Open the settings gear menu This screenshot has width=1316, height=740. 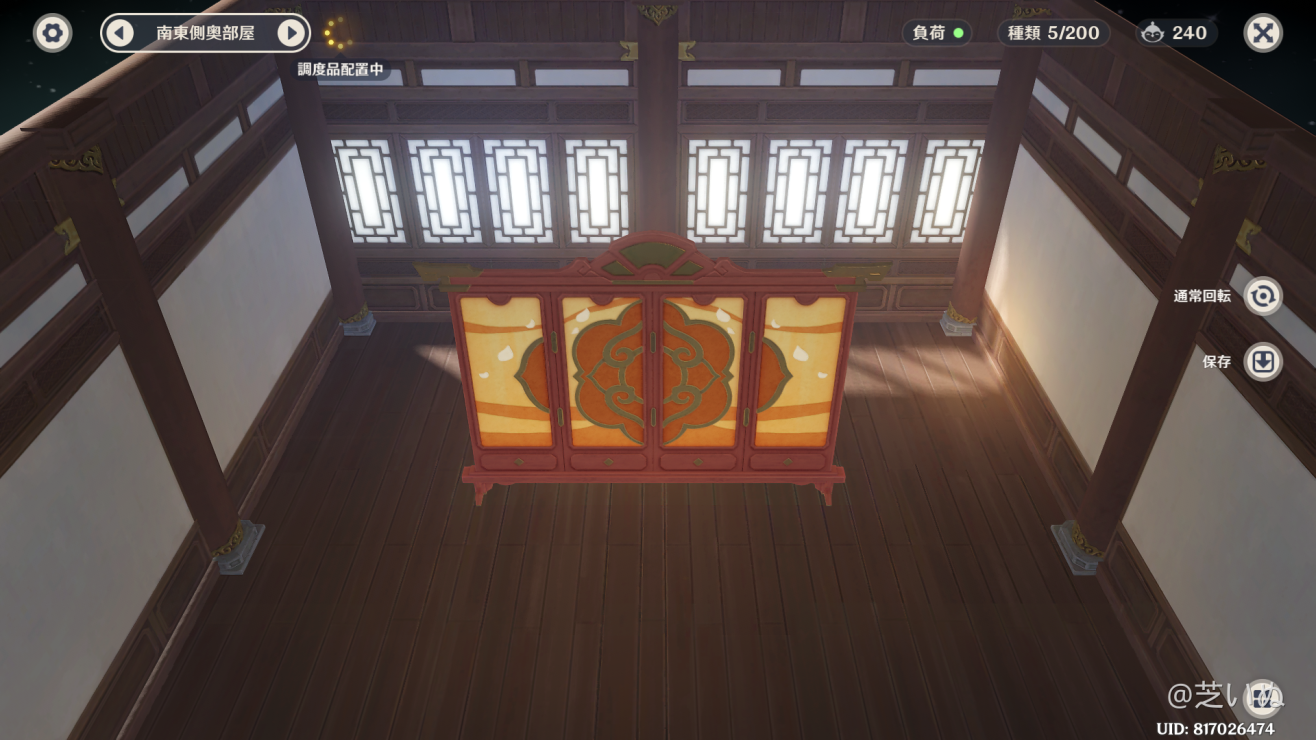click(x=51, y=33)
